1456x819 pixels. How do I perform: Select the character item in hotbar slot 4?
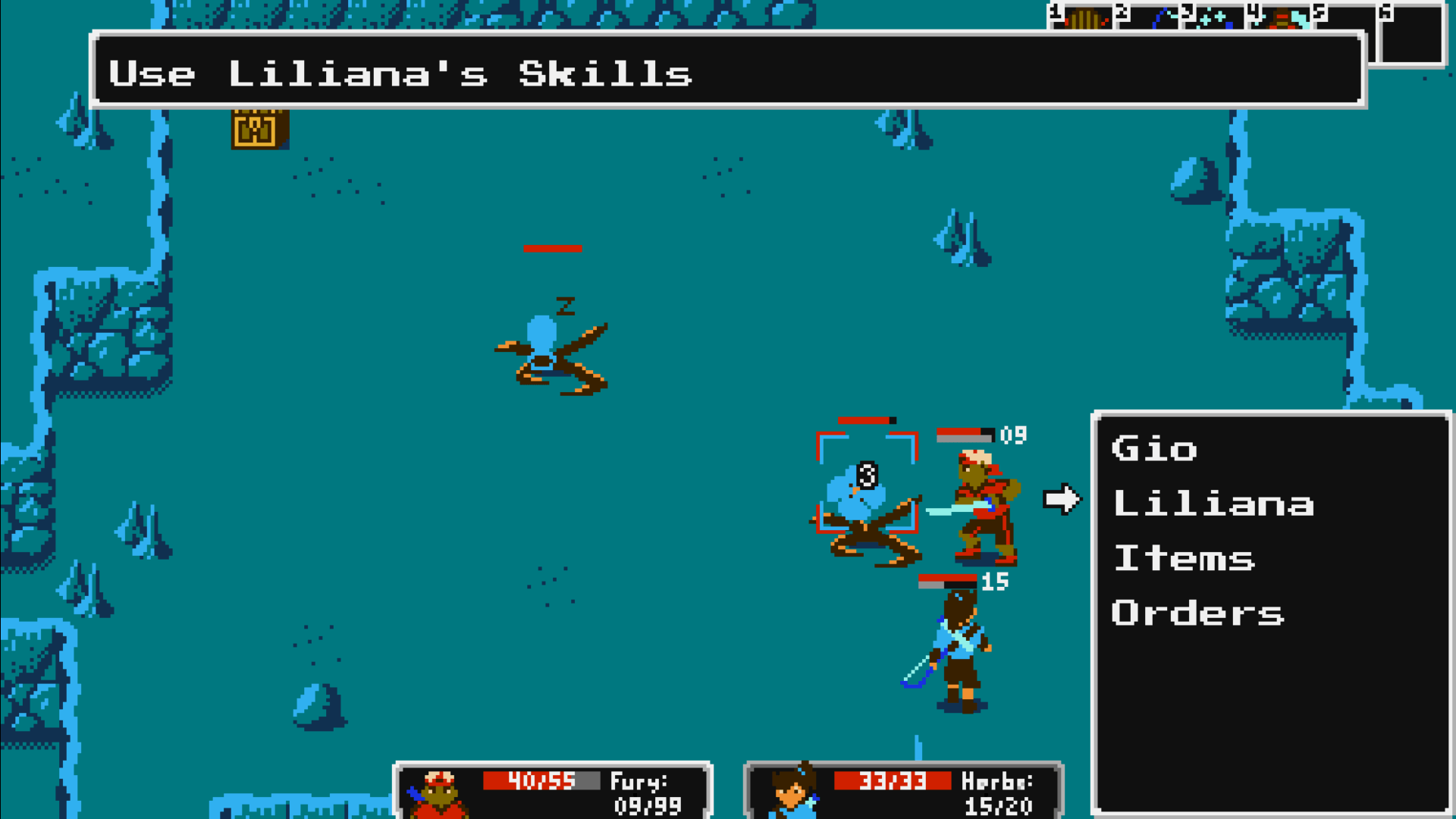1282,19
